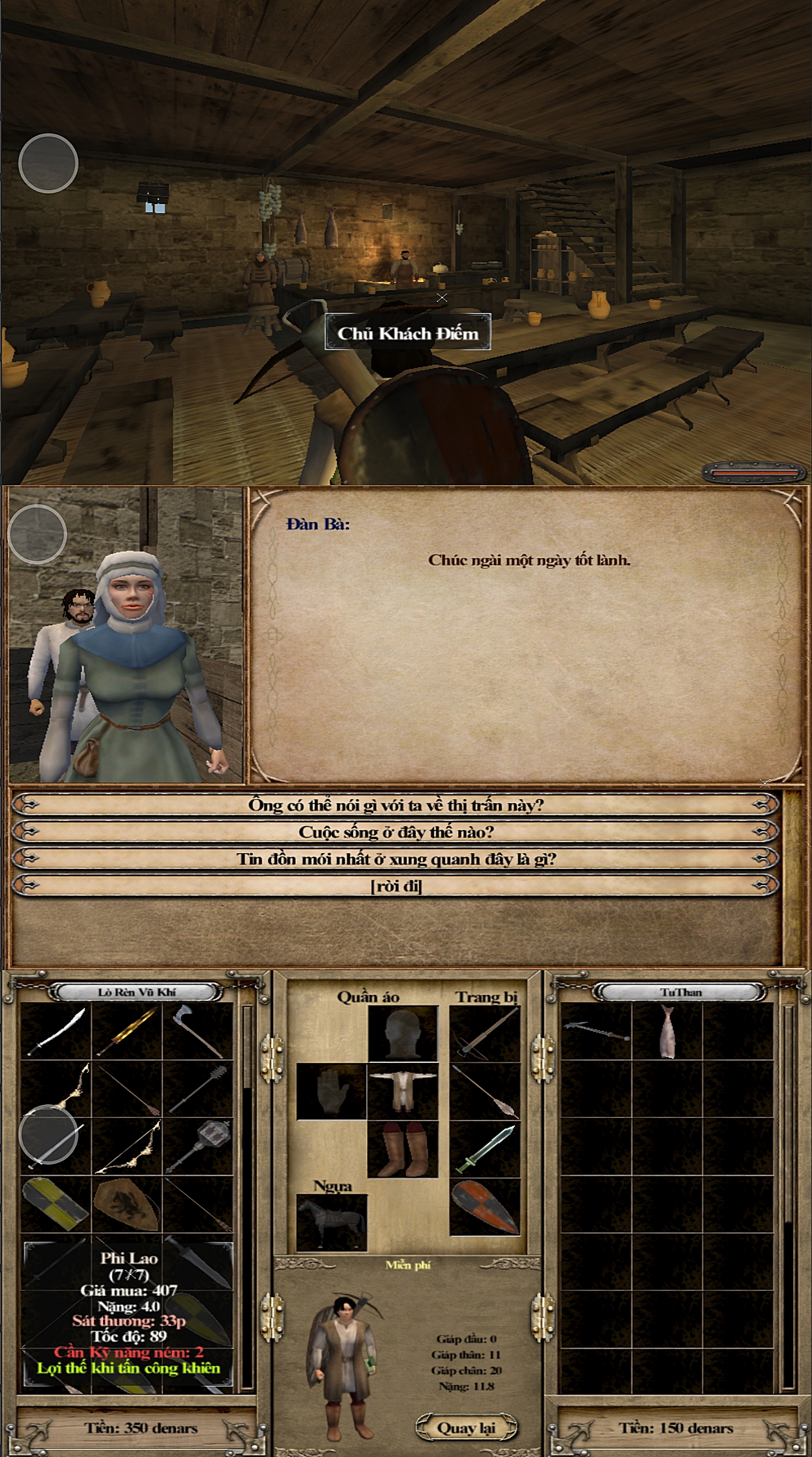The image size is (812, 1457).
Task: Select the curved sabre in merchant stock
Action: point(56,1031)
